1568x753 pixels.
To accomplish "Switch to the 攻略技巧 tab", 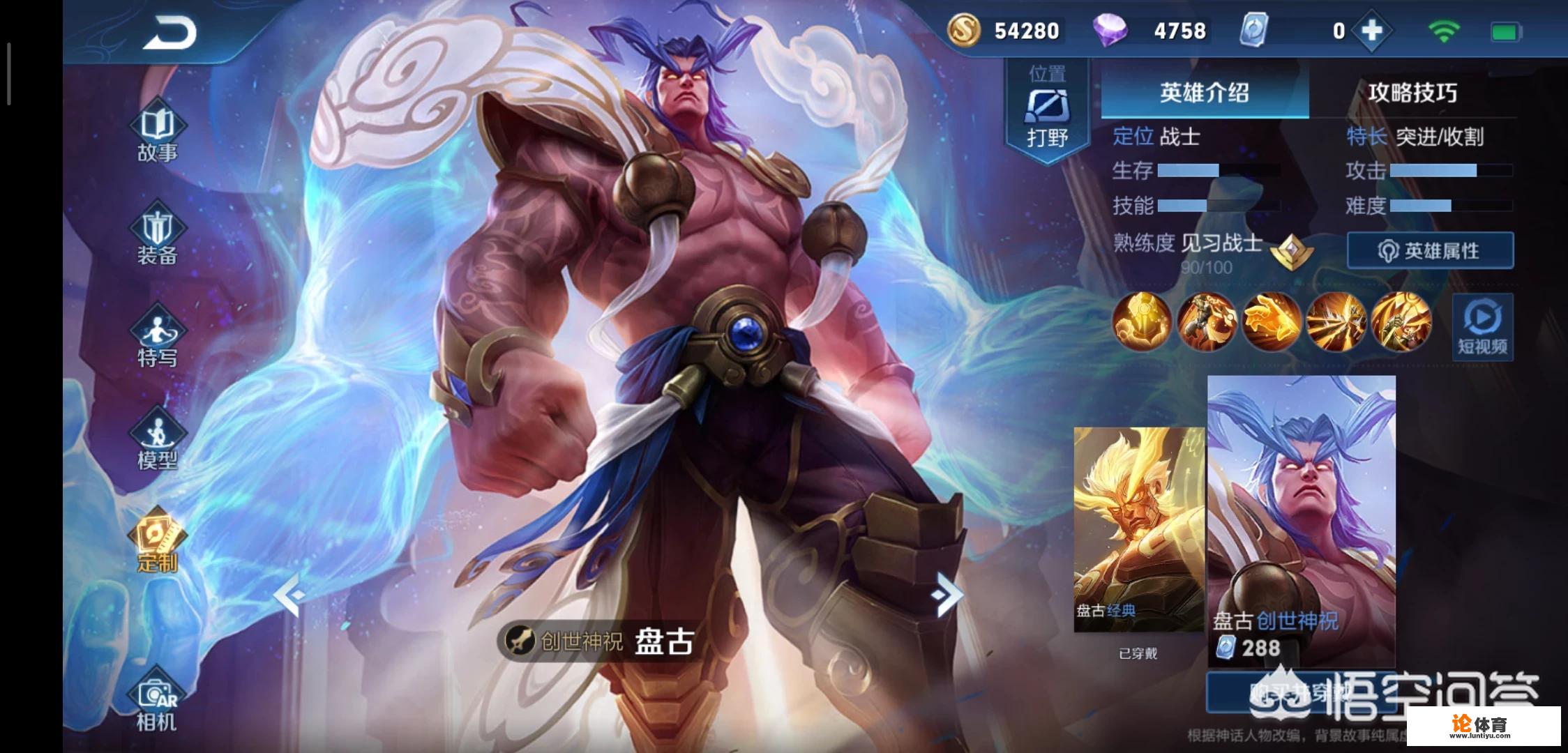I will click(1412, 93).
